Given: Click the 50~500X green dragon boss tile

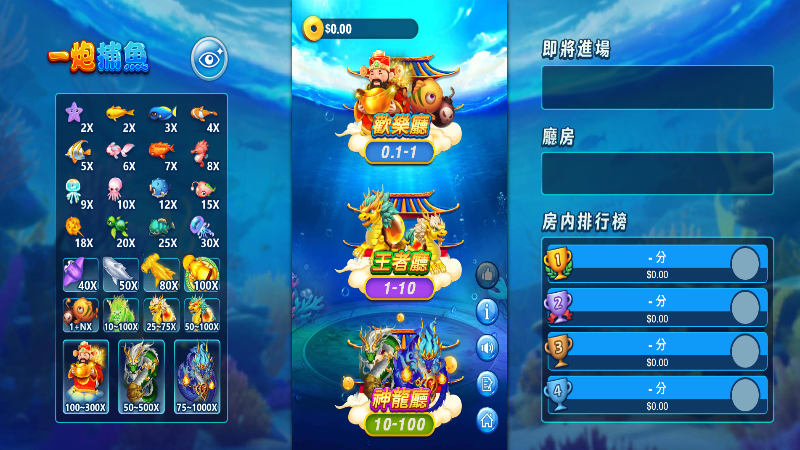Looking at the screenshot, I should (x=141, y=378).
